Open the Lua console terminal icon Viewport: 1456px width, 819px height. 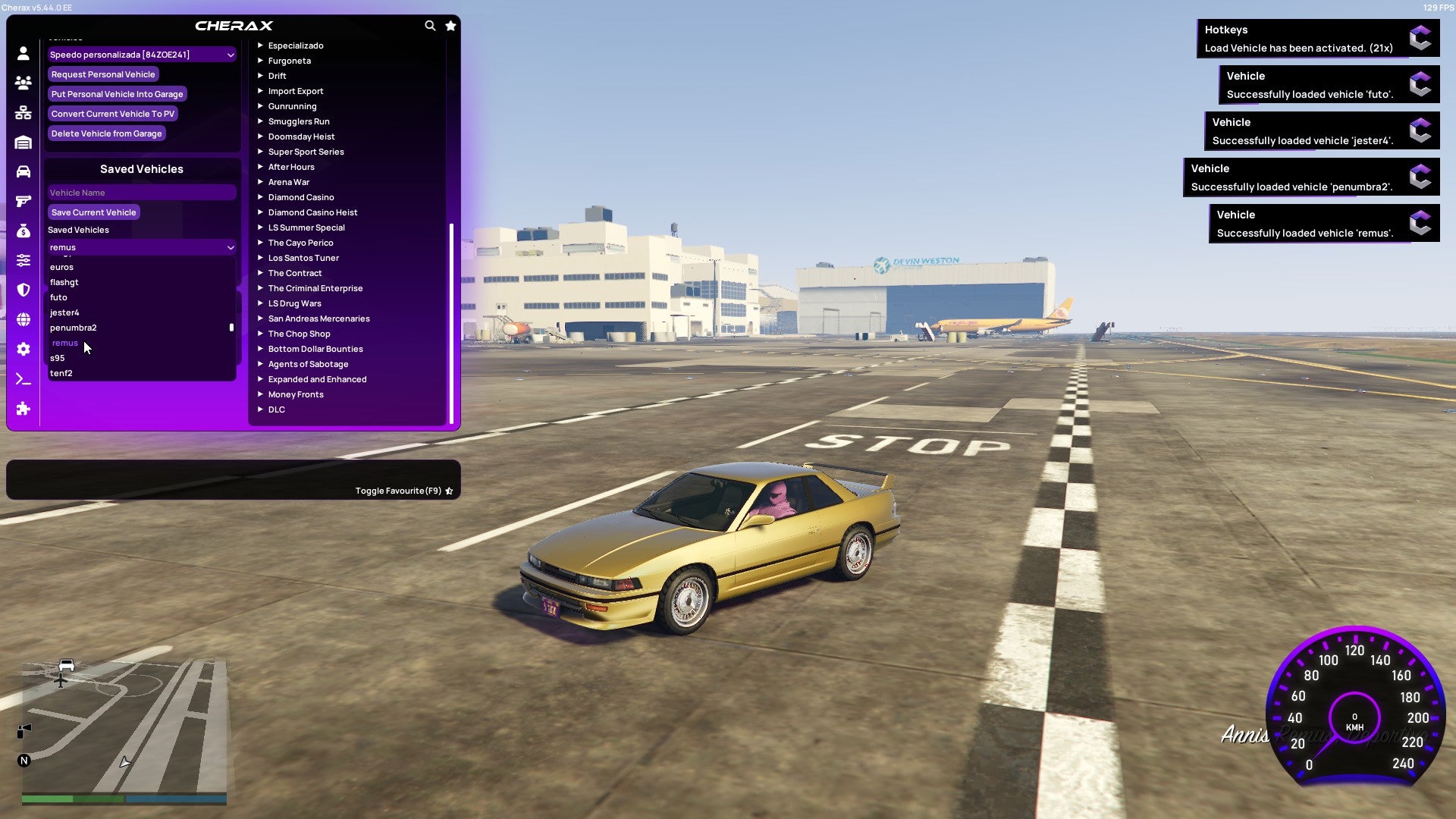[23, 379]
